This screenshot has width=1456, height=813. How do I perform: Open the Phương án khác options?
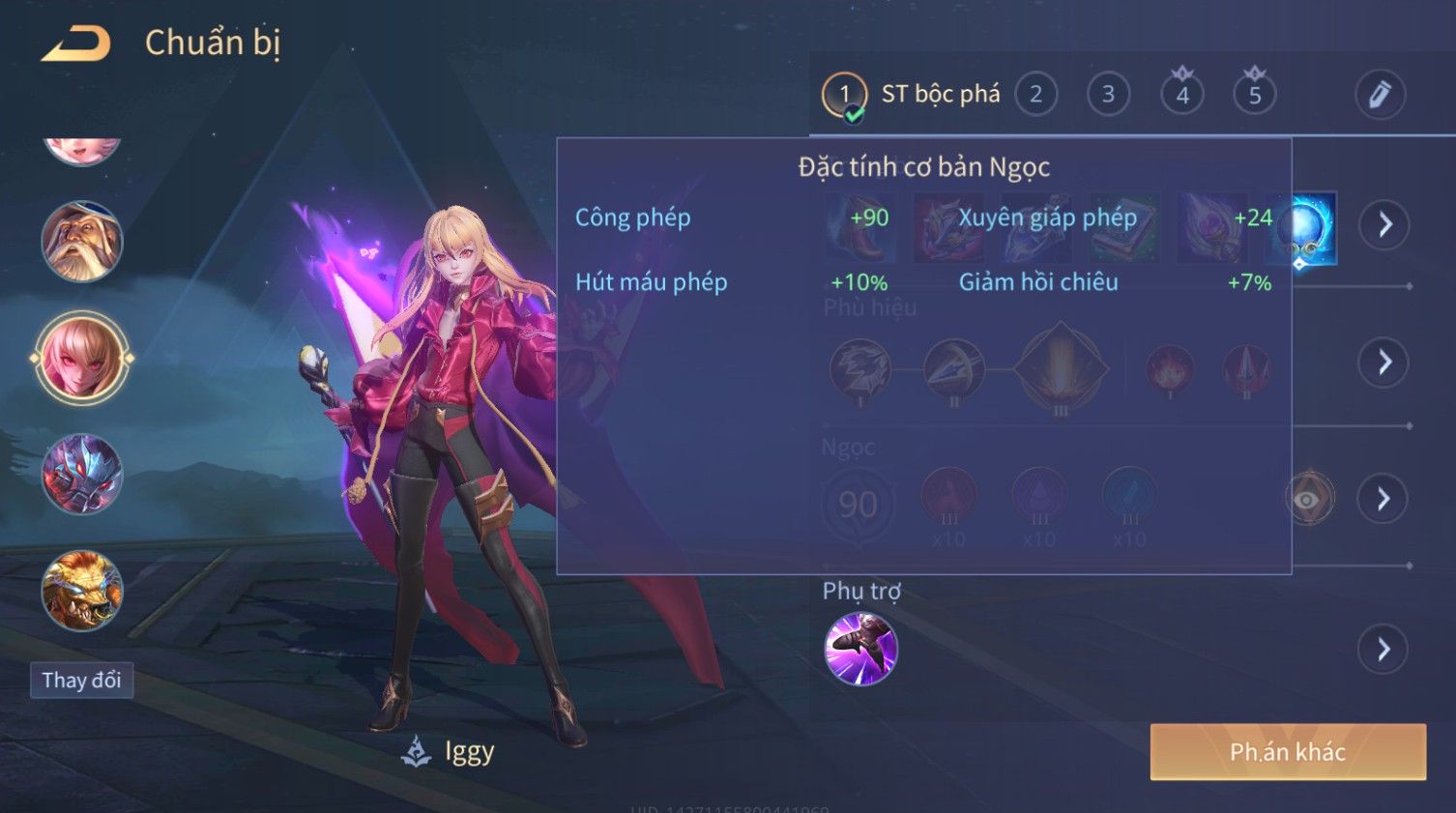click(1287, 752)
